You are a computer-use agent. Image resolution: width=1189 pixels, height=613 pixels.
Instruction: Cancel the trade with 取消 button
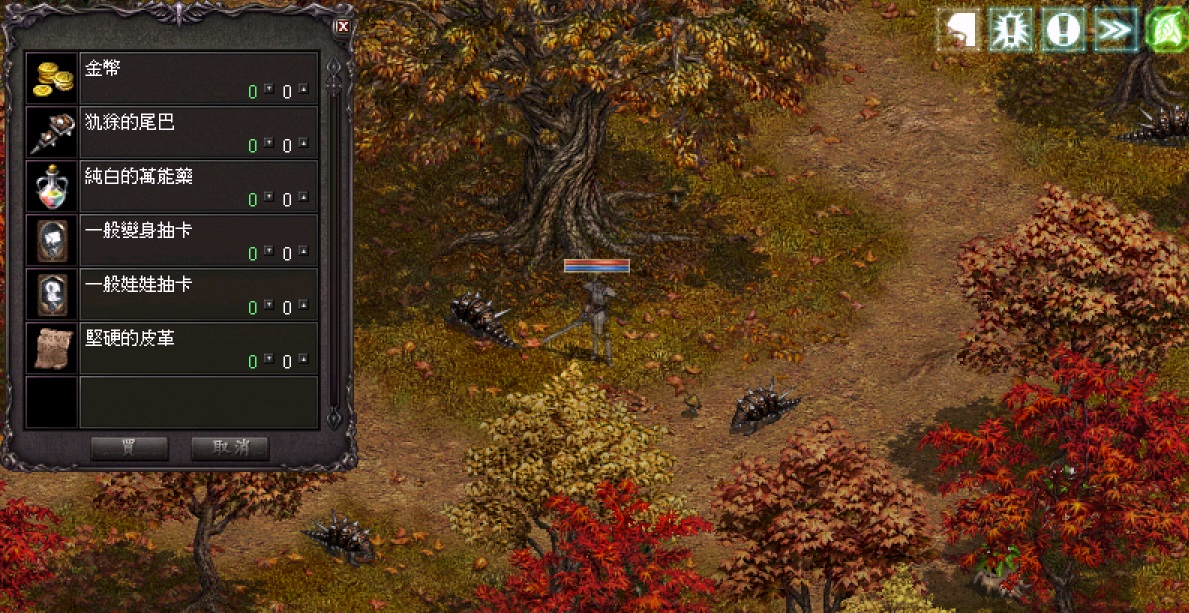pos(230,448)
